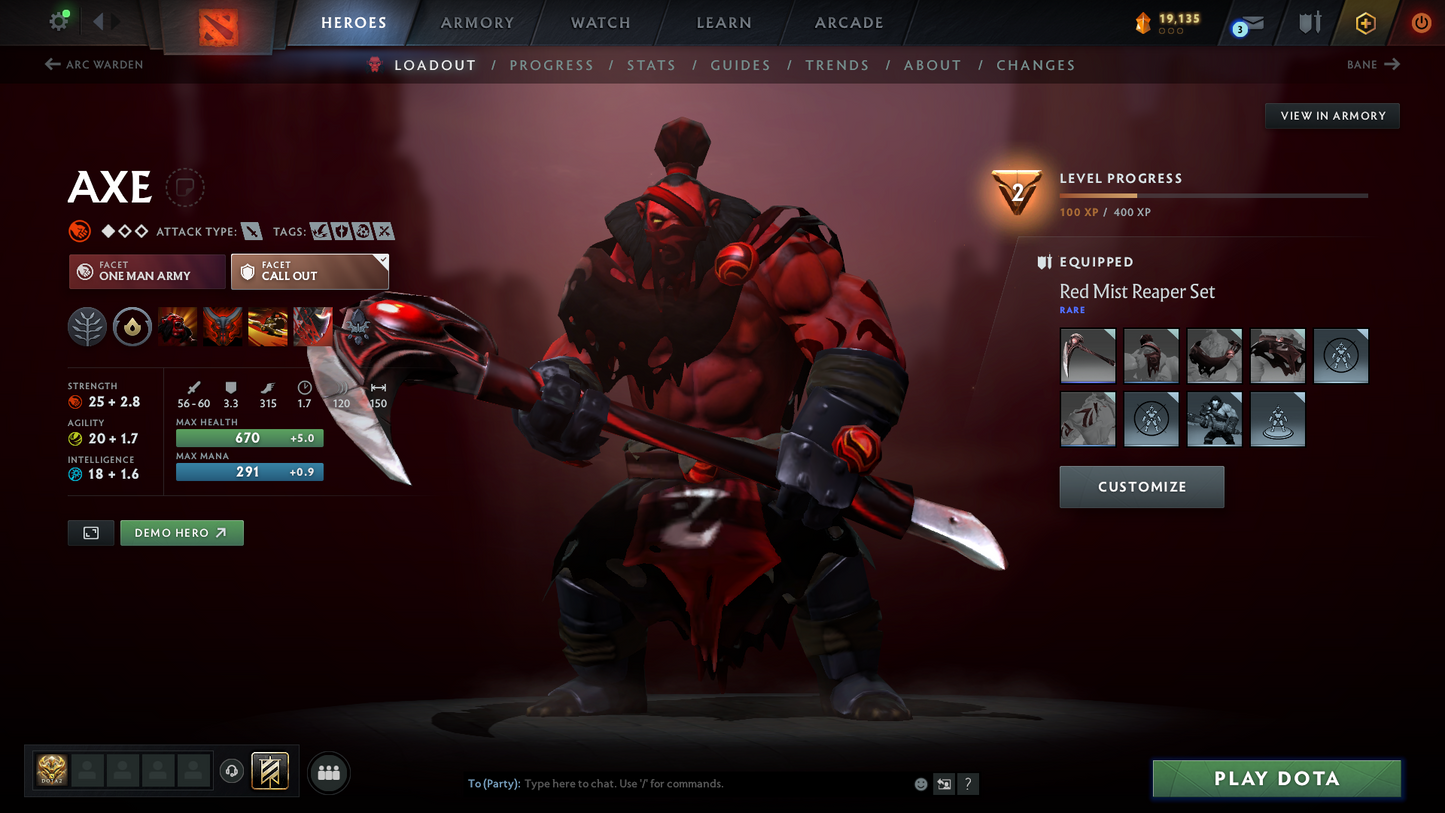Click the power/exit icon in top-right
The height and width of the screenshot is (813, 1445).
point(1421,22)
